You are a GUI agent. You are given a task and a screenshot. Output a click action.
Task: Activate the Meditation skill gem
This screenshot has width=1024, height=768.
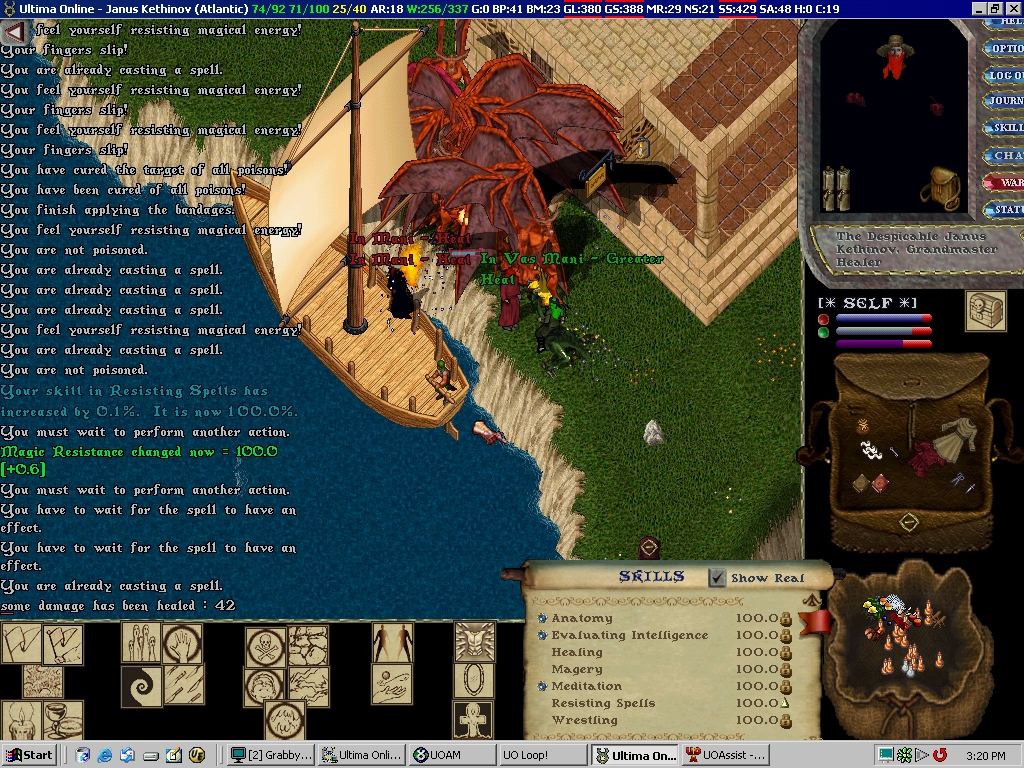point(543,687)
